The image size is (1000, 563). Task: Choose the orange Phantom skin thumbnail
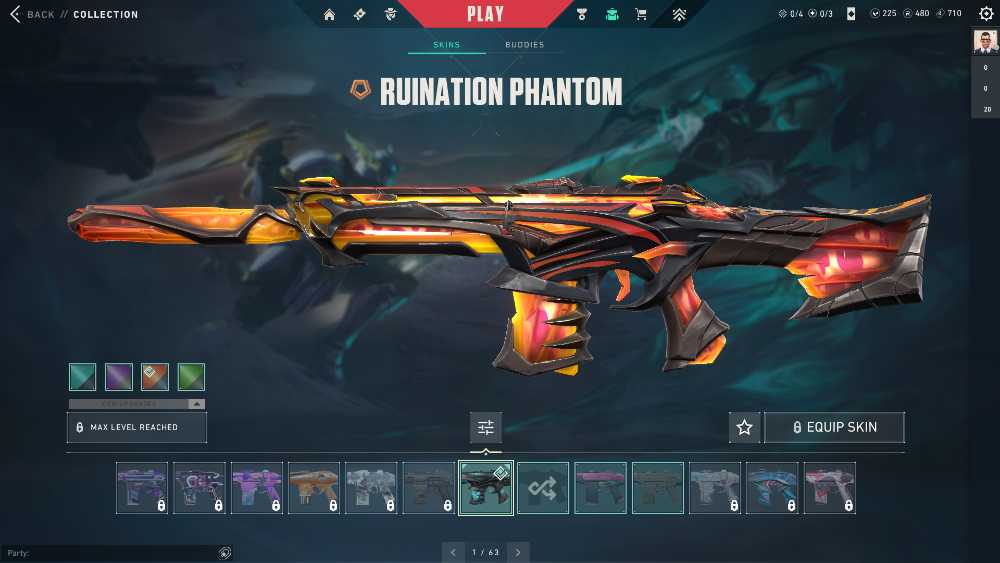click(314, 488)
